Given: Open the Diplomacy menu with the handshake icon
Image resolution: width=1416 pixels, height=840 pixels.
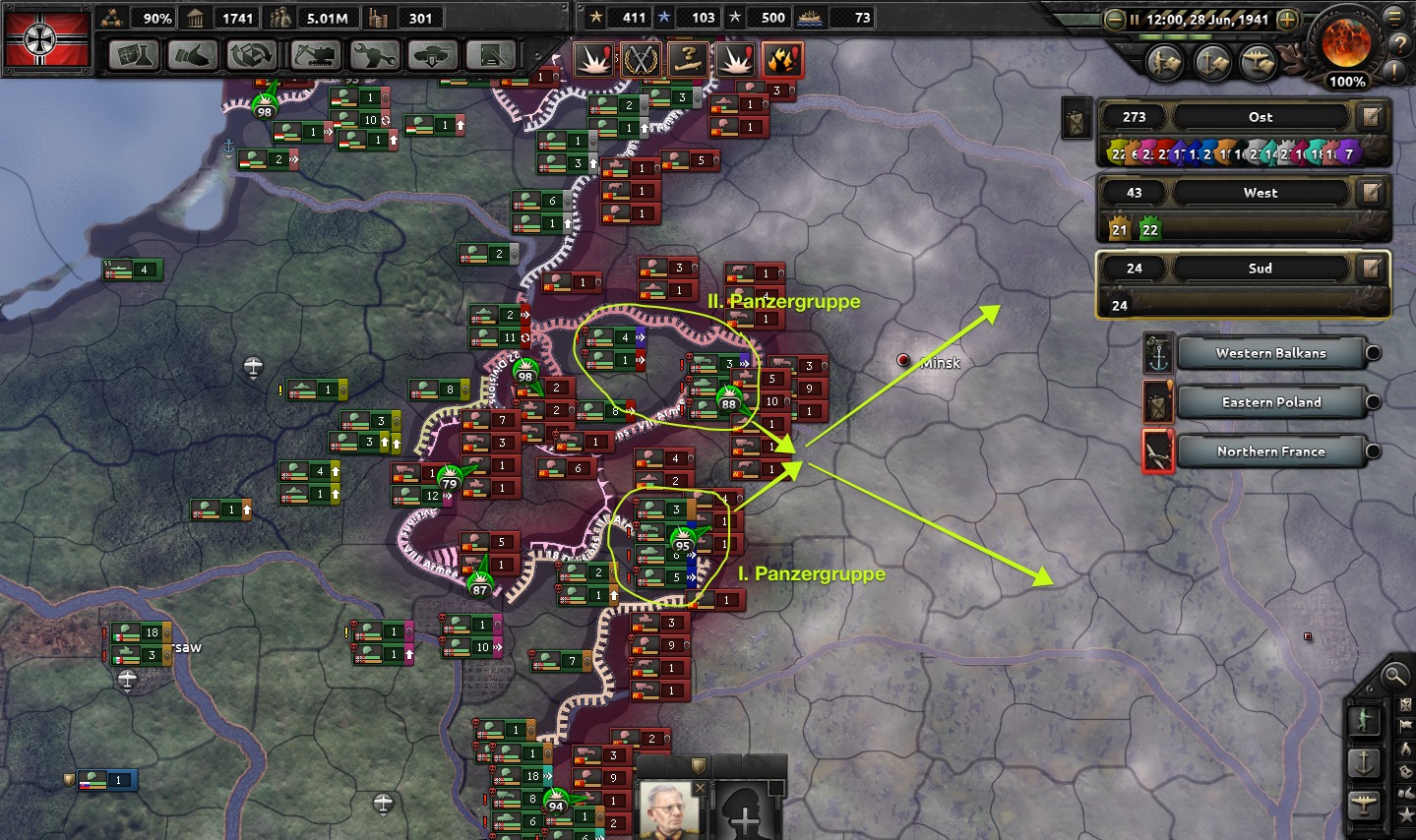Looking at the screenshot, I should [x=193, y=55].
